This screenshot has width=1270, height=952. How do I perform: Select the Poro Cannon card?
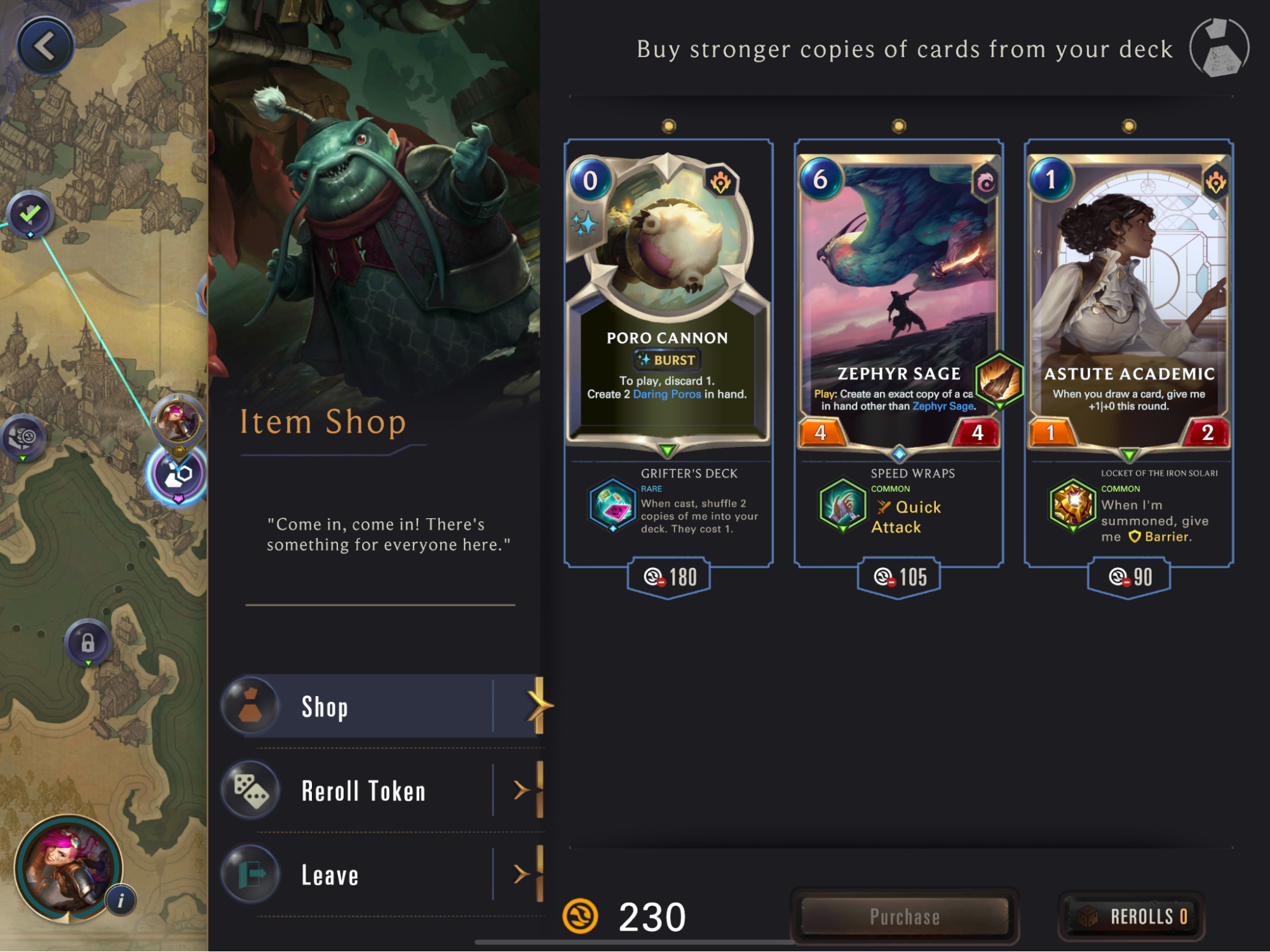(x=668, y=298)
